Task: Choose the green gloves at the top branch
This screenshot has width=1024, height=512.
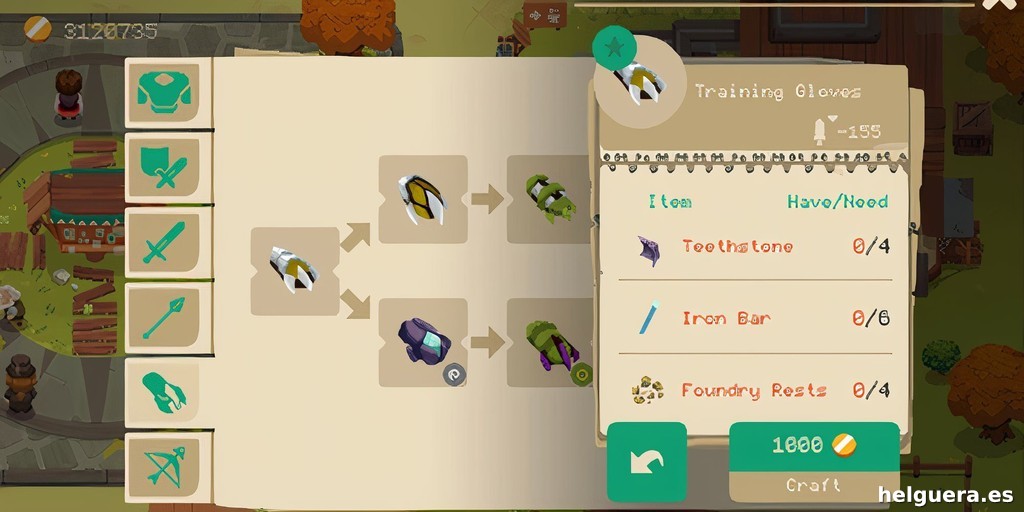Action: coord(548,199)
